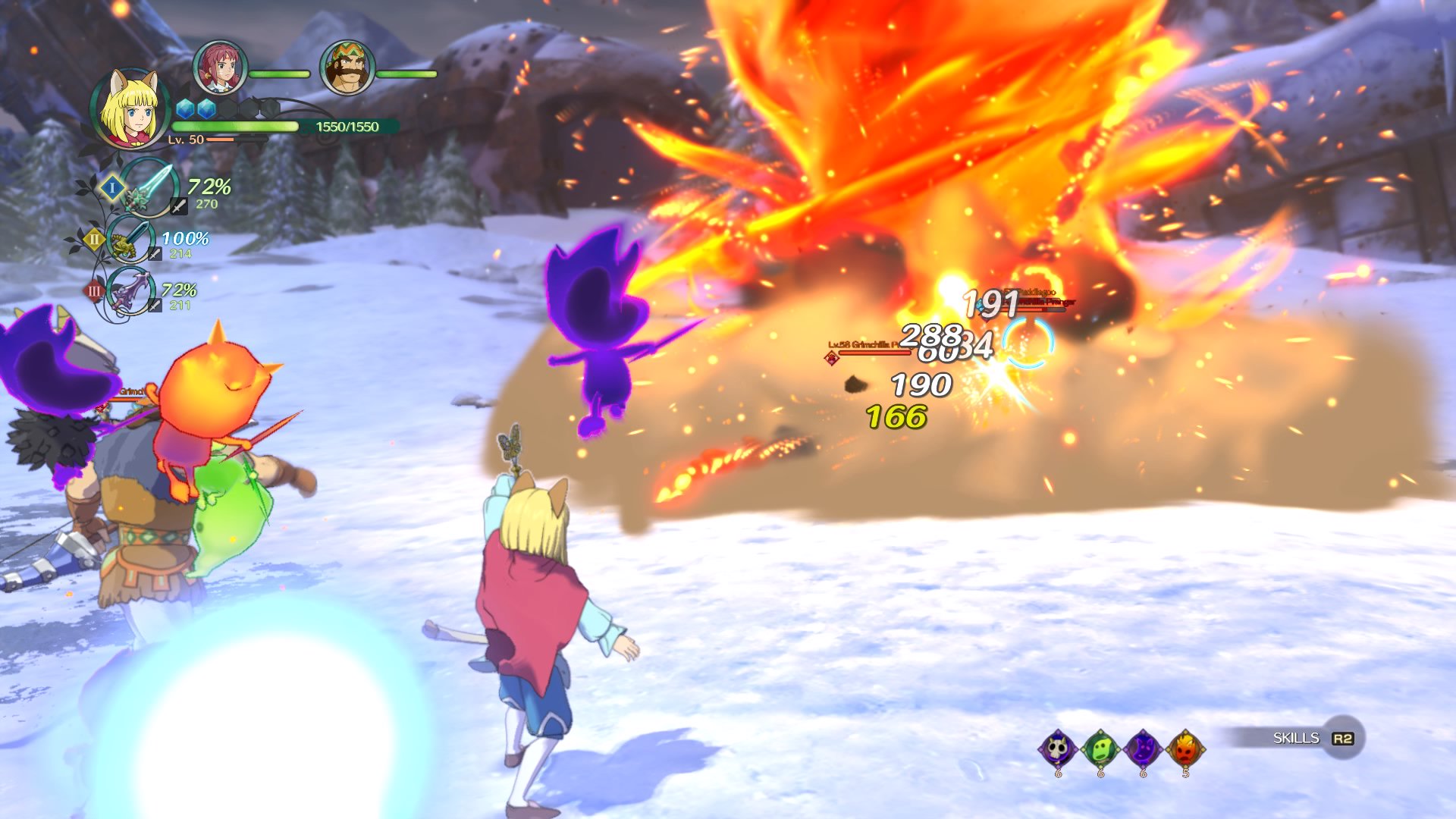Select the orange flame higgledy icon
Viewport: 1456px width, 819px height.
point(1185,749)
